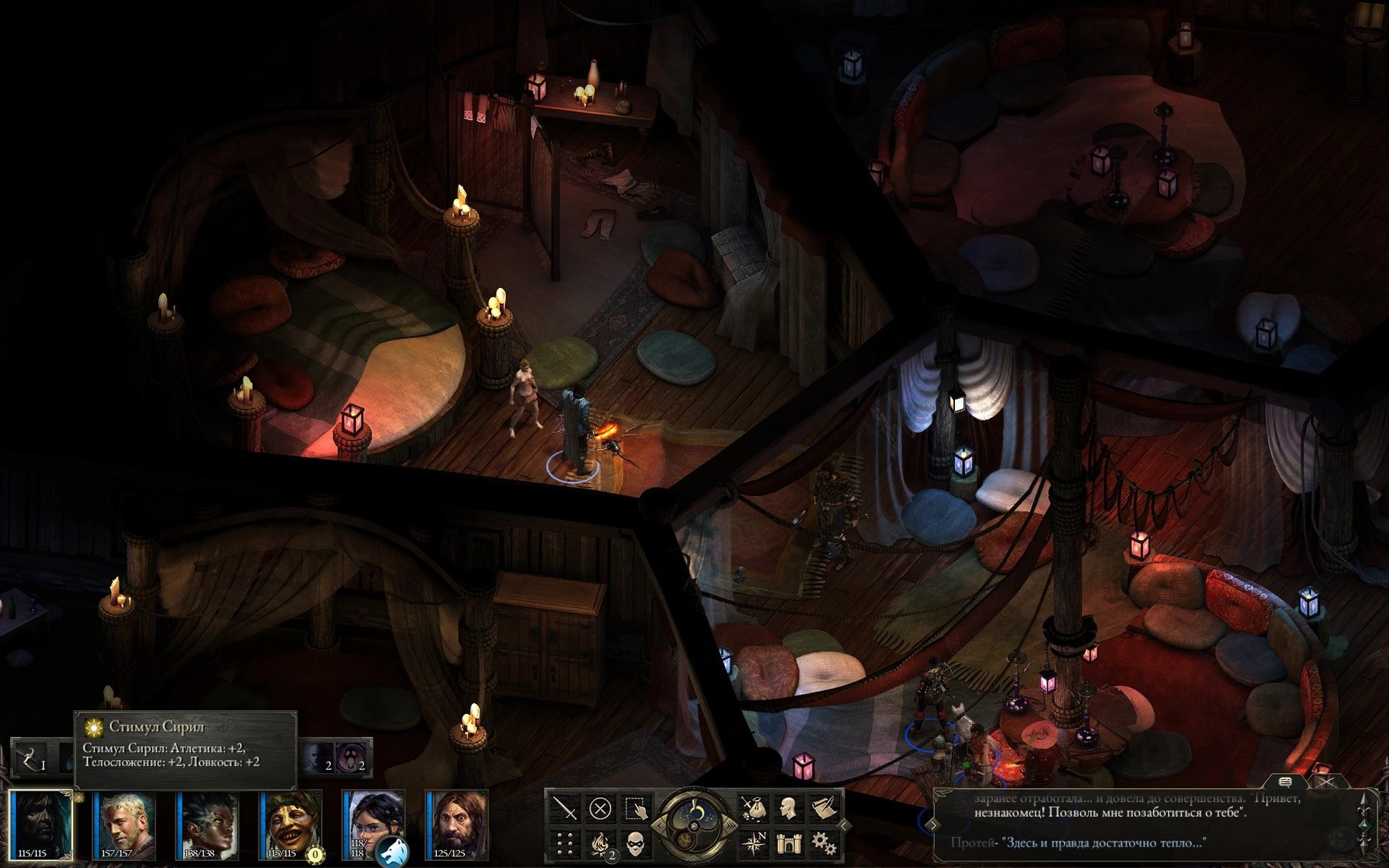The height and width of the screenshot is (868, 1389).
Task: Use the curved dagger ability slot
Action: (31, 759)
